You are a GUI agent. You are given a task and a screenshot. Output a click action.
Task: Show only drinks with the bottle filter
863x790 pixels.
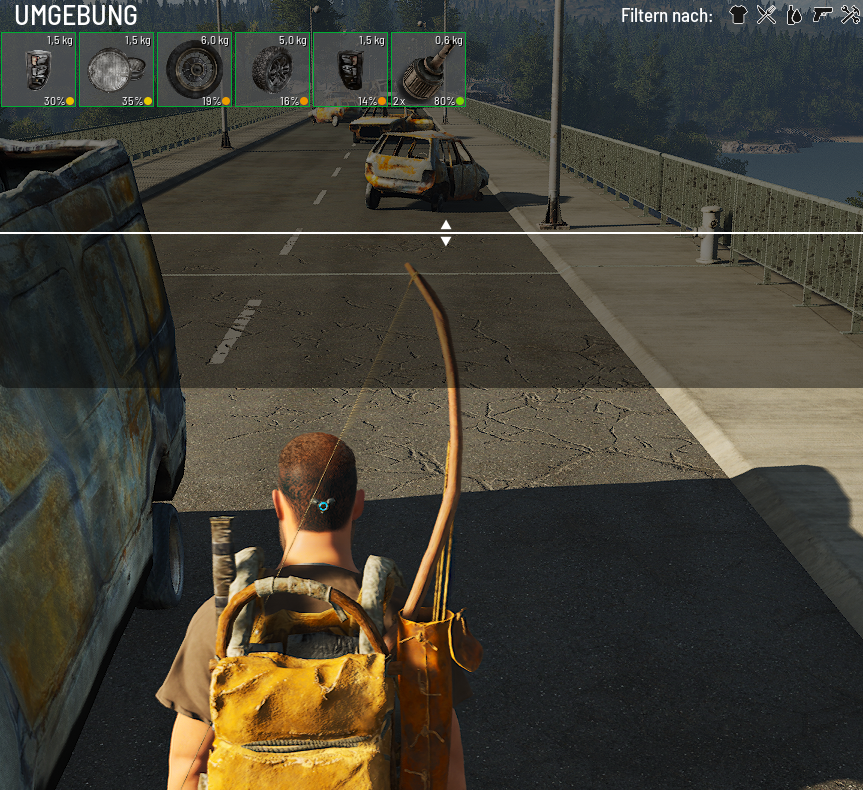click(794, 15)
